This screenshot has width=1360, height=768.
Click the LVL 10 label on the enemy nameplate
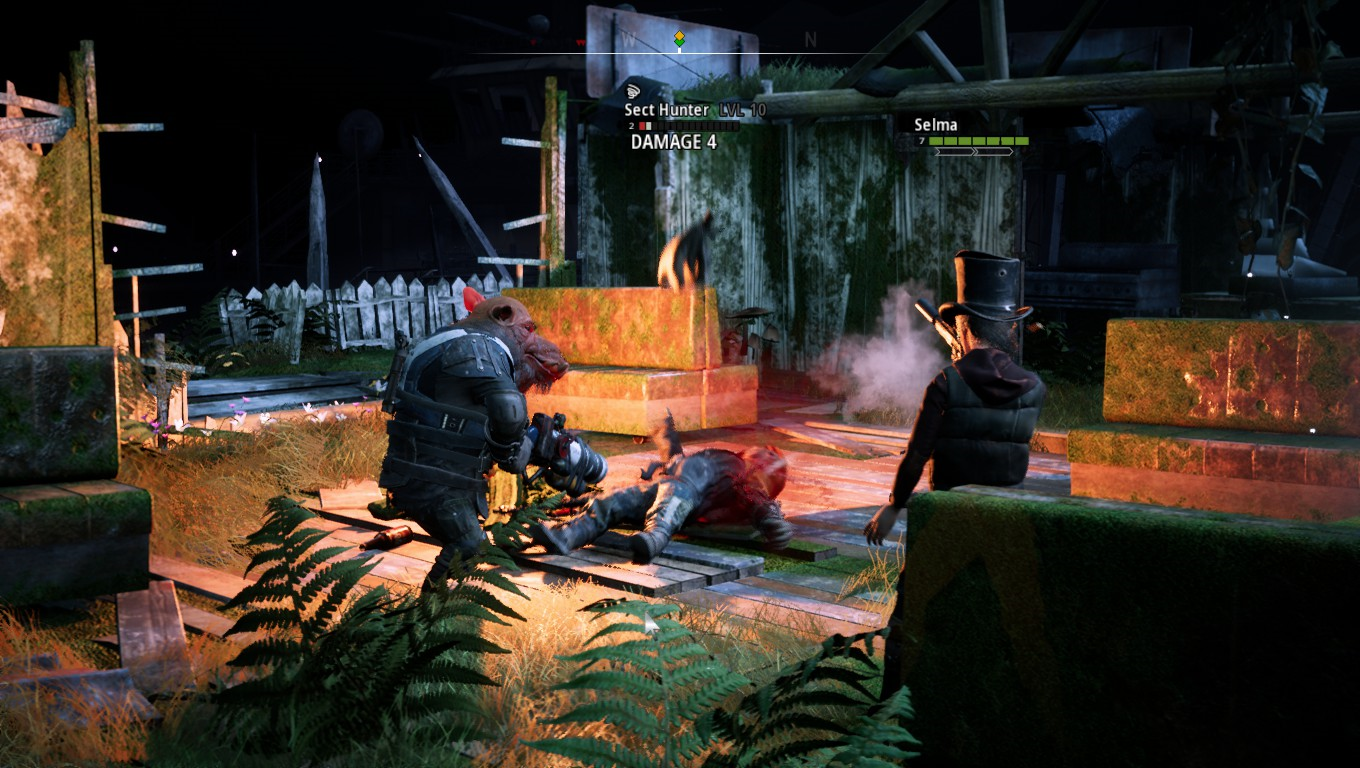coord(741,110)
